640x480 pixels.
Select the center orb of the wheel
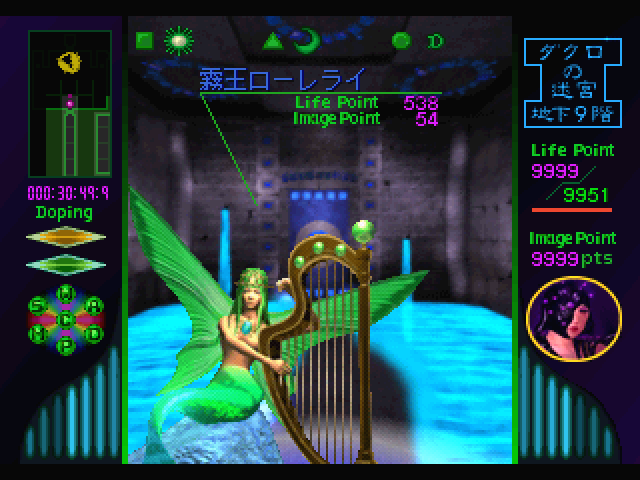(68, 321)
